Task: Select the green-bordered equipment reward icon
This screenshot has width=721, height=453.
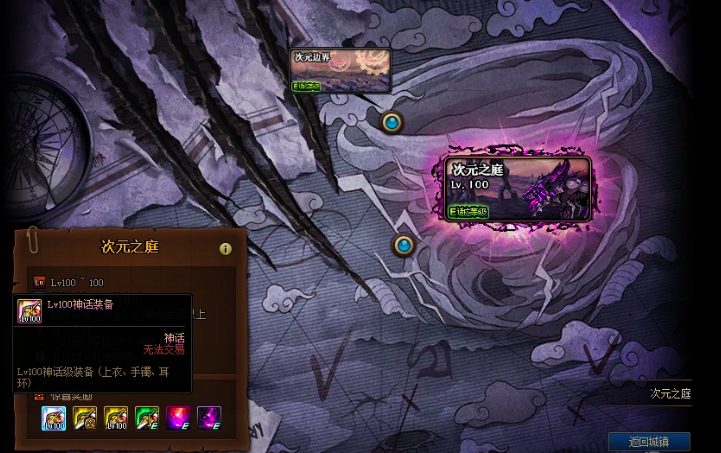Action: pyautogui.click(x=147, y=418)
